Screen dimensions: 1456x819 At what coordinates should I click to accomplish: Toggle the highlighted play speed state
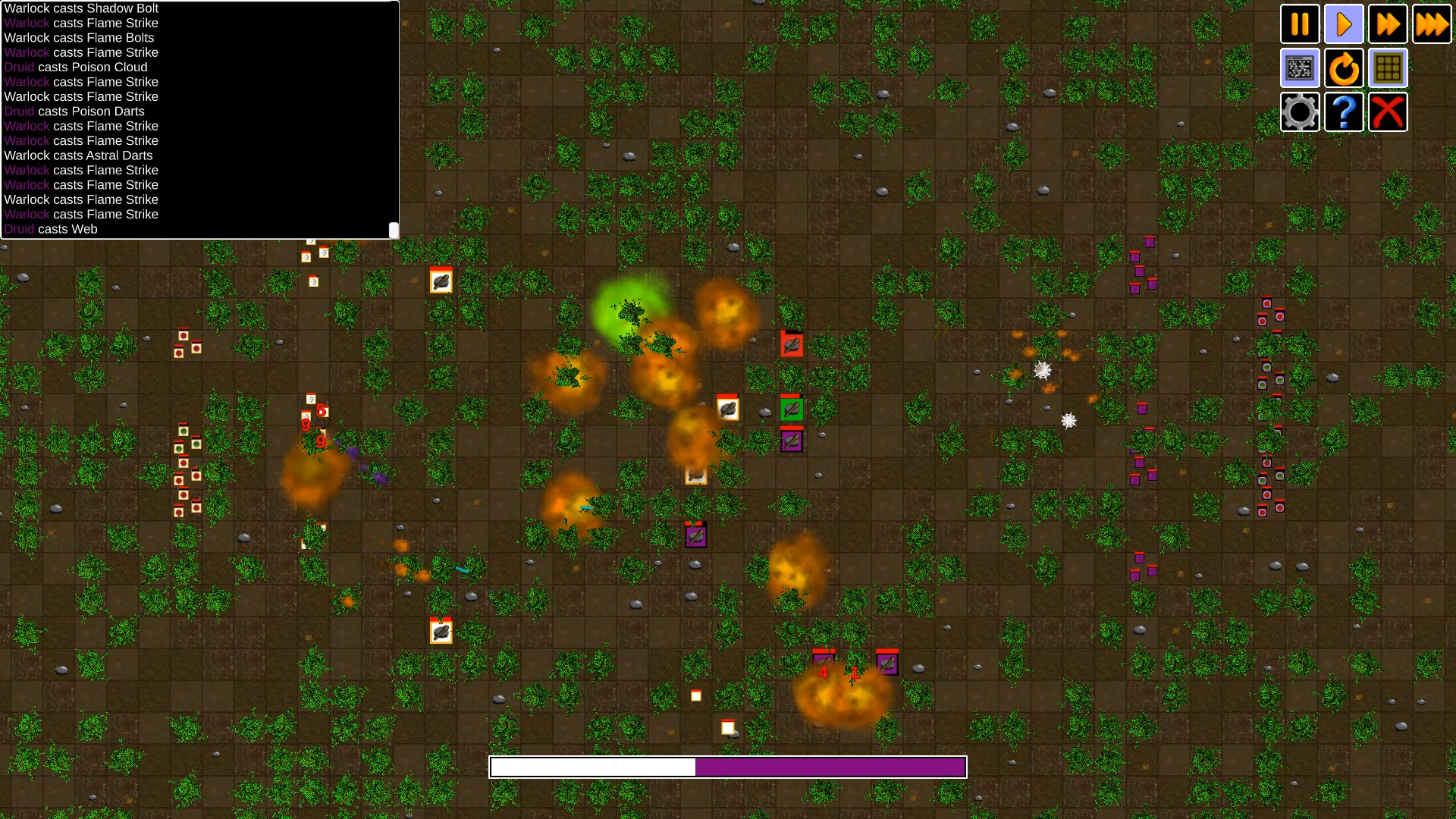(x=1344, y=24)
